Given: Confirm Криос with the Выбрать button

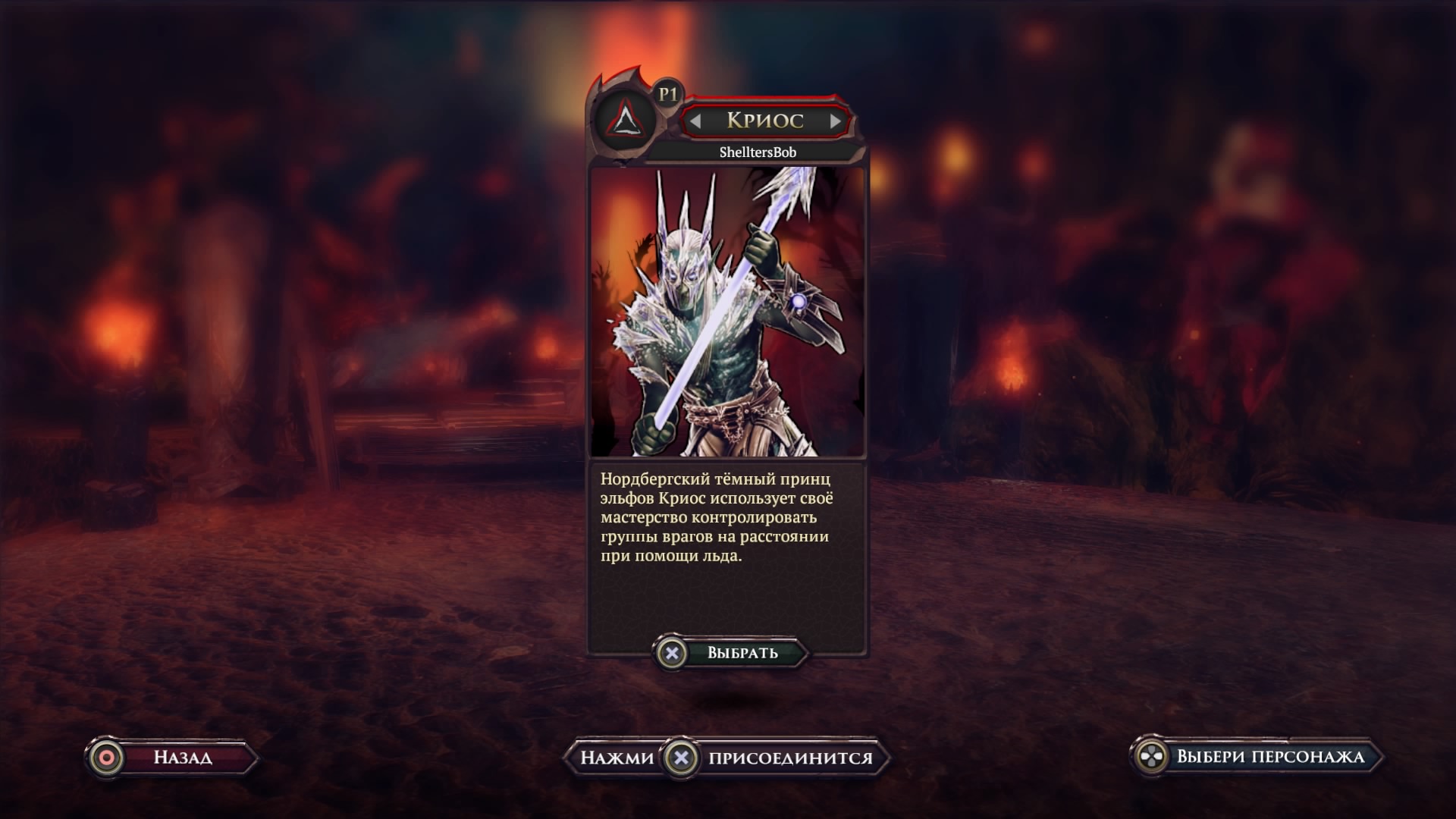Looking at the screenshot, I should click(x=731, y=653).
